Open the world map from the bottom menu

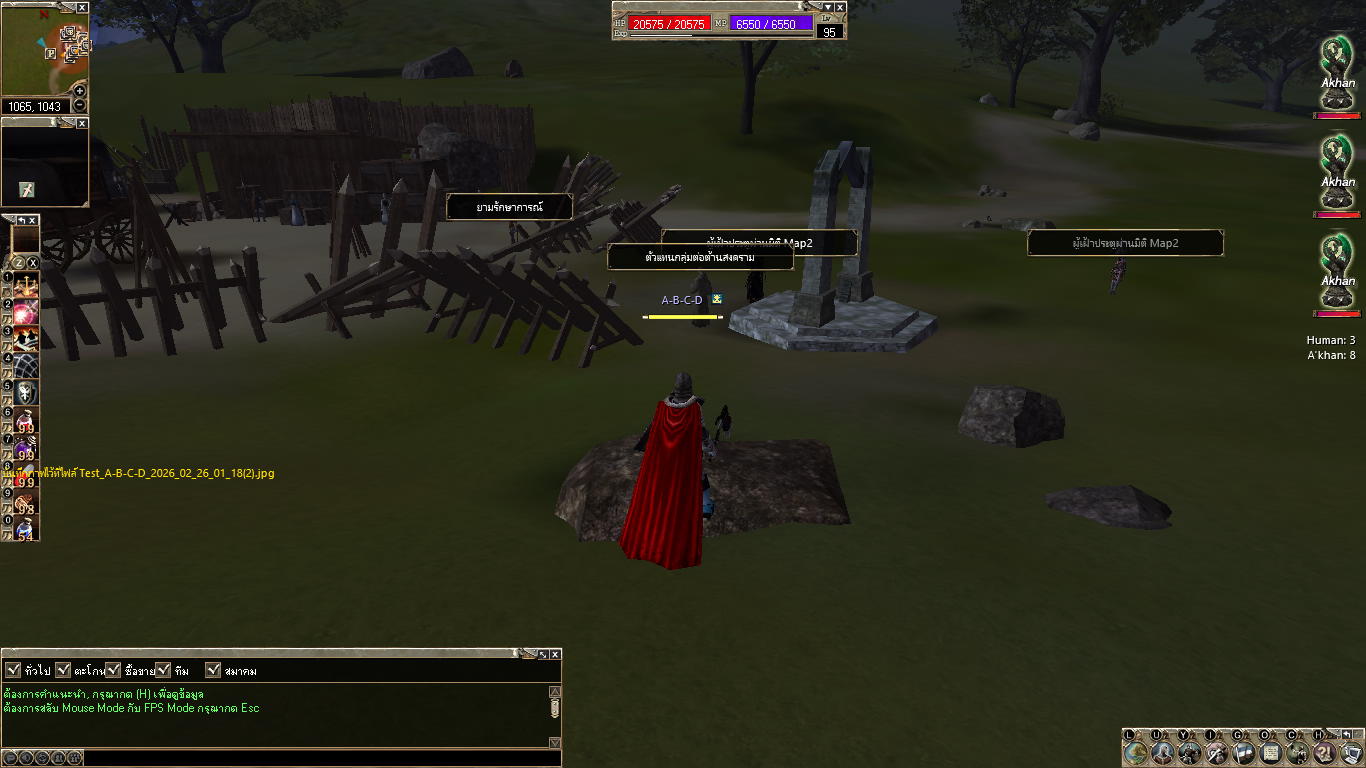tap(1136, 753)
